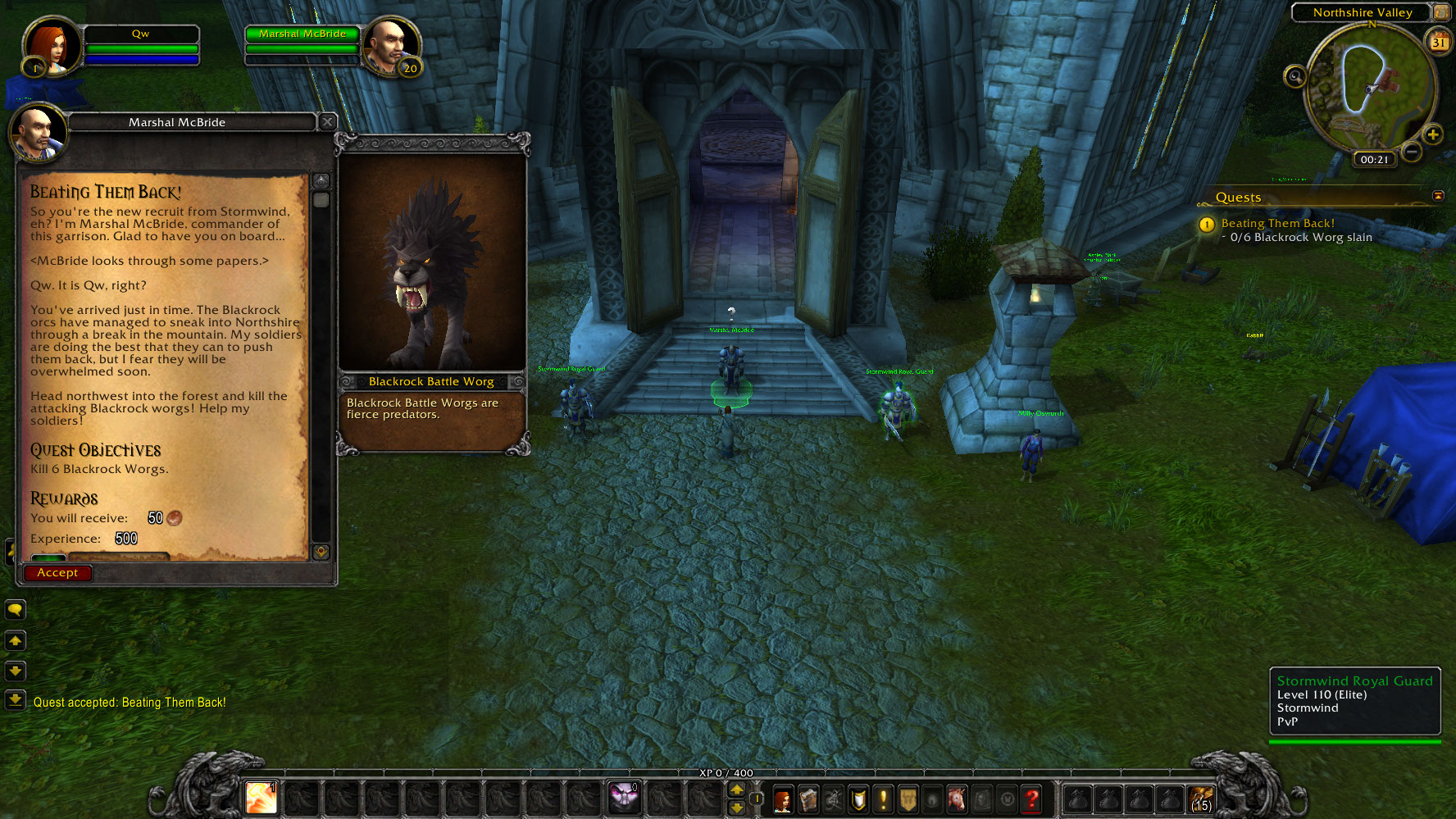This screenshot has height=819, width=1456.
Task: Open the character info portrait icon
Action: [783, 799]
